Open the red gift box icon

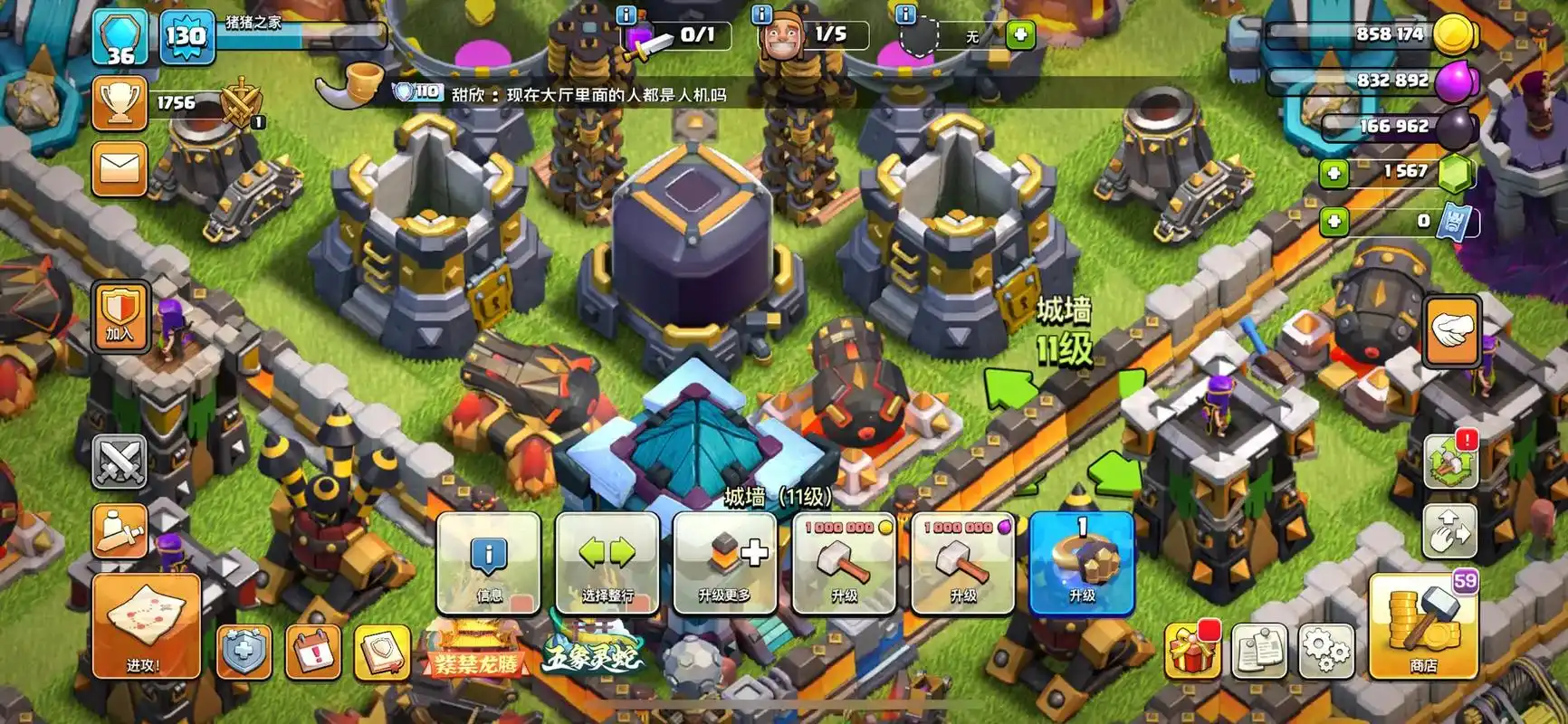pos(1192,650)
